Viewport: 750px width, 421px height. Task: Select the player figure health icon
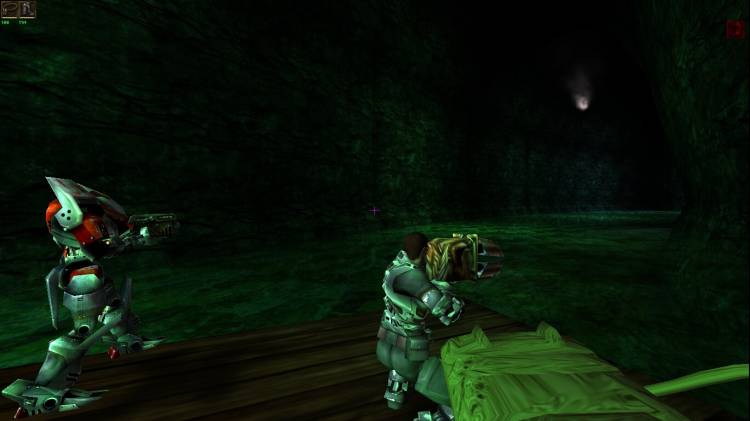tap(27, 9)
